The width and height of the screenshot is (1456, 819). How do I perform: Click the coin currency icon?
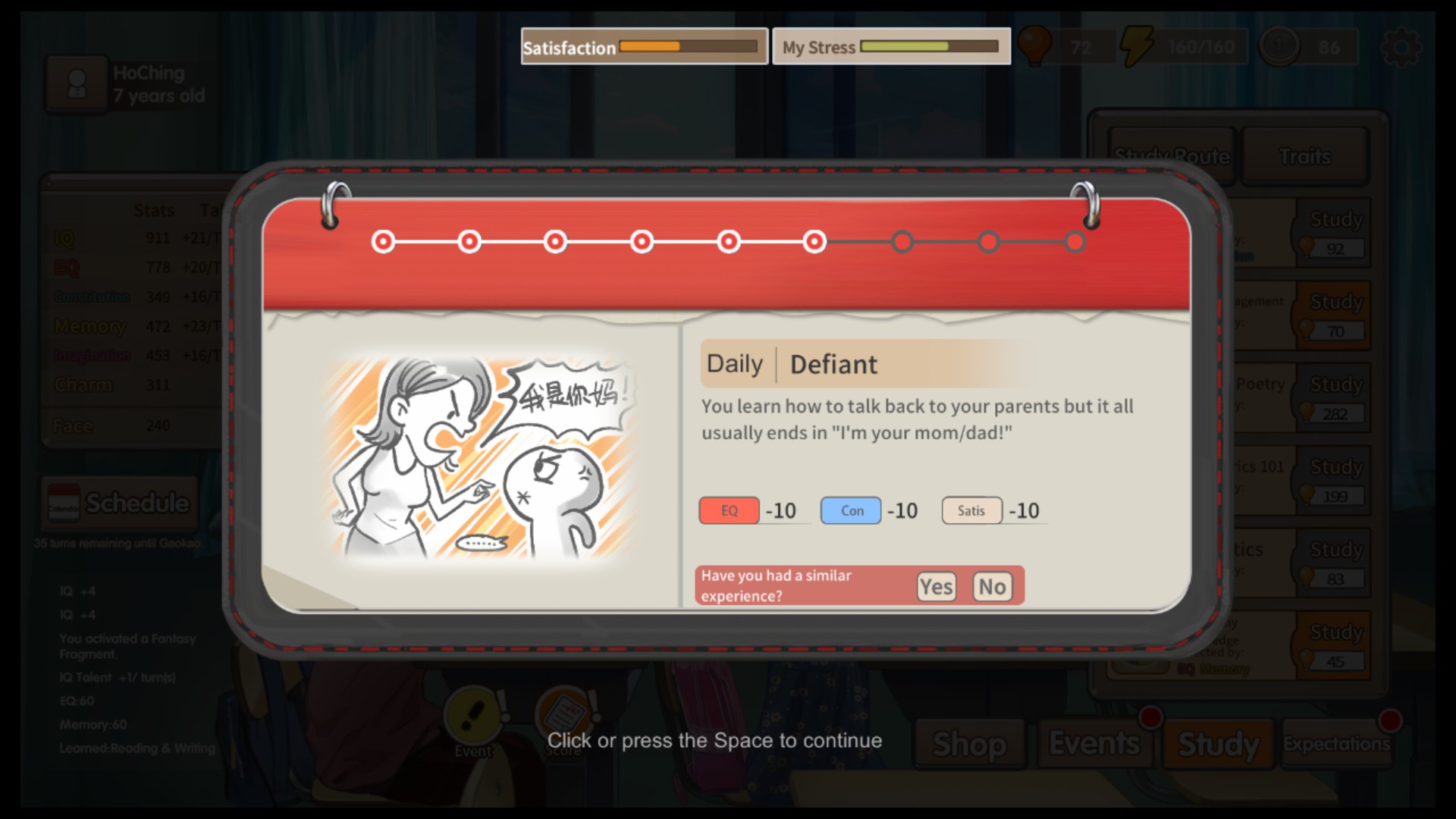point(1281,45)
